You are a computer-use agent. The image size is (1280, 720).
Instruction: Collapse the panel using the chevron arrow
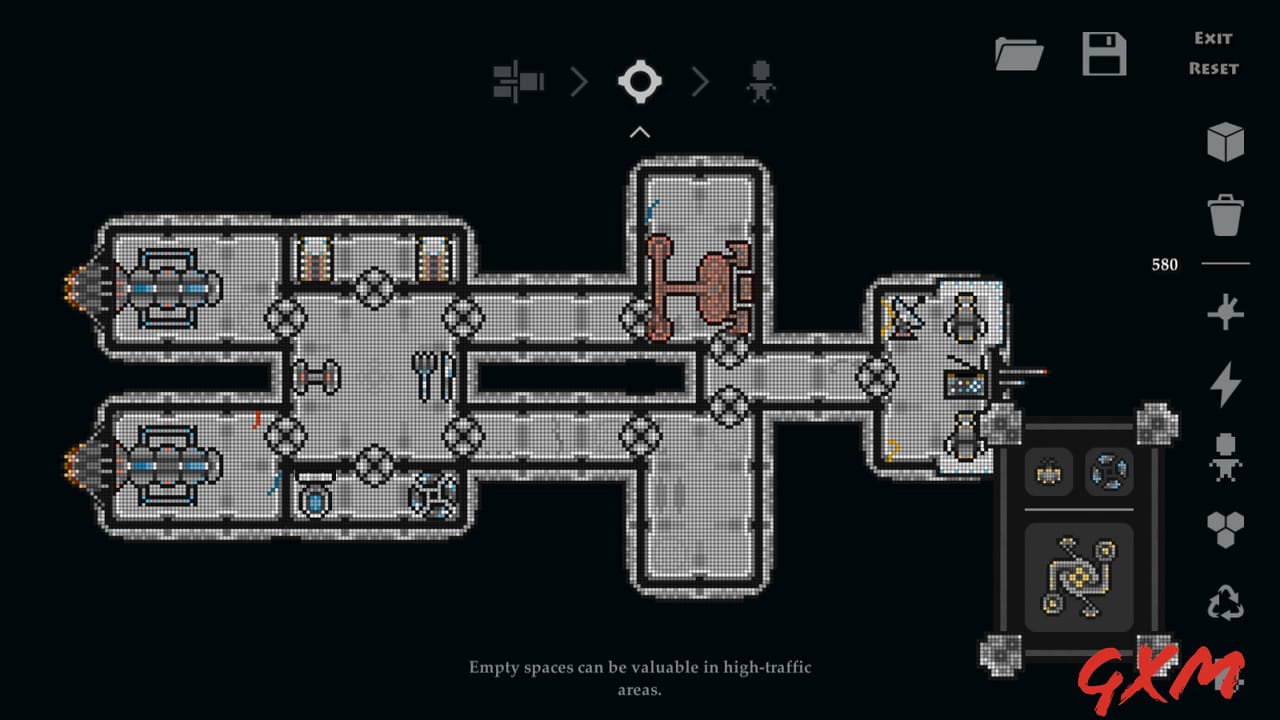[x=639, y=131]
